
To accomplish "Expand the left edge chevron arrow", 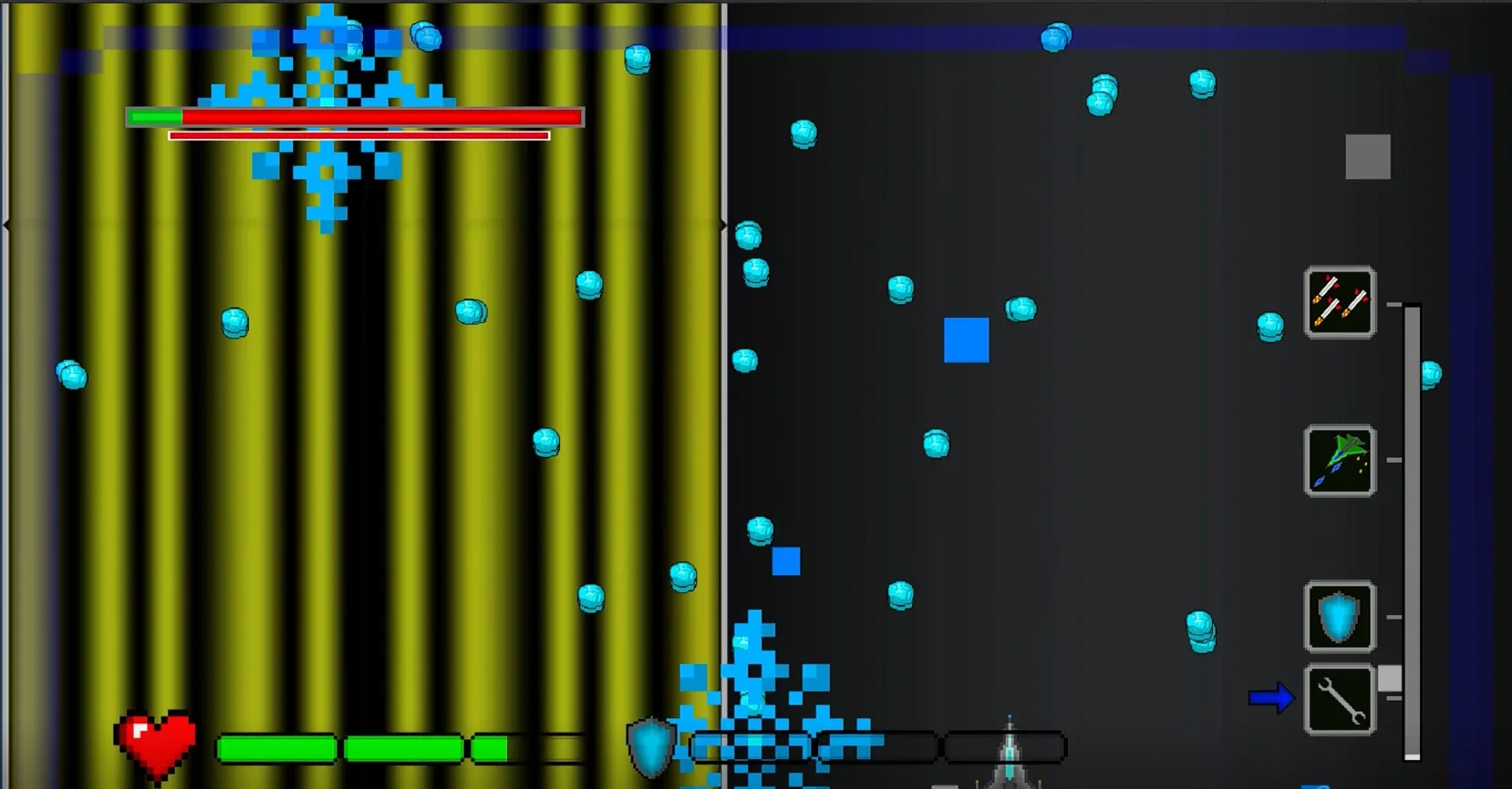I will (x=5, y=224).
